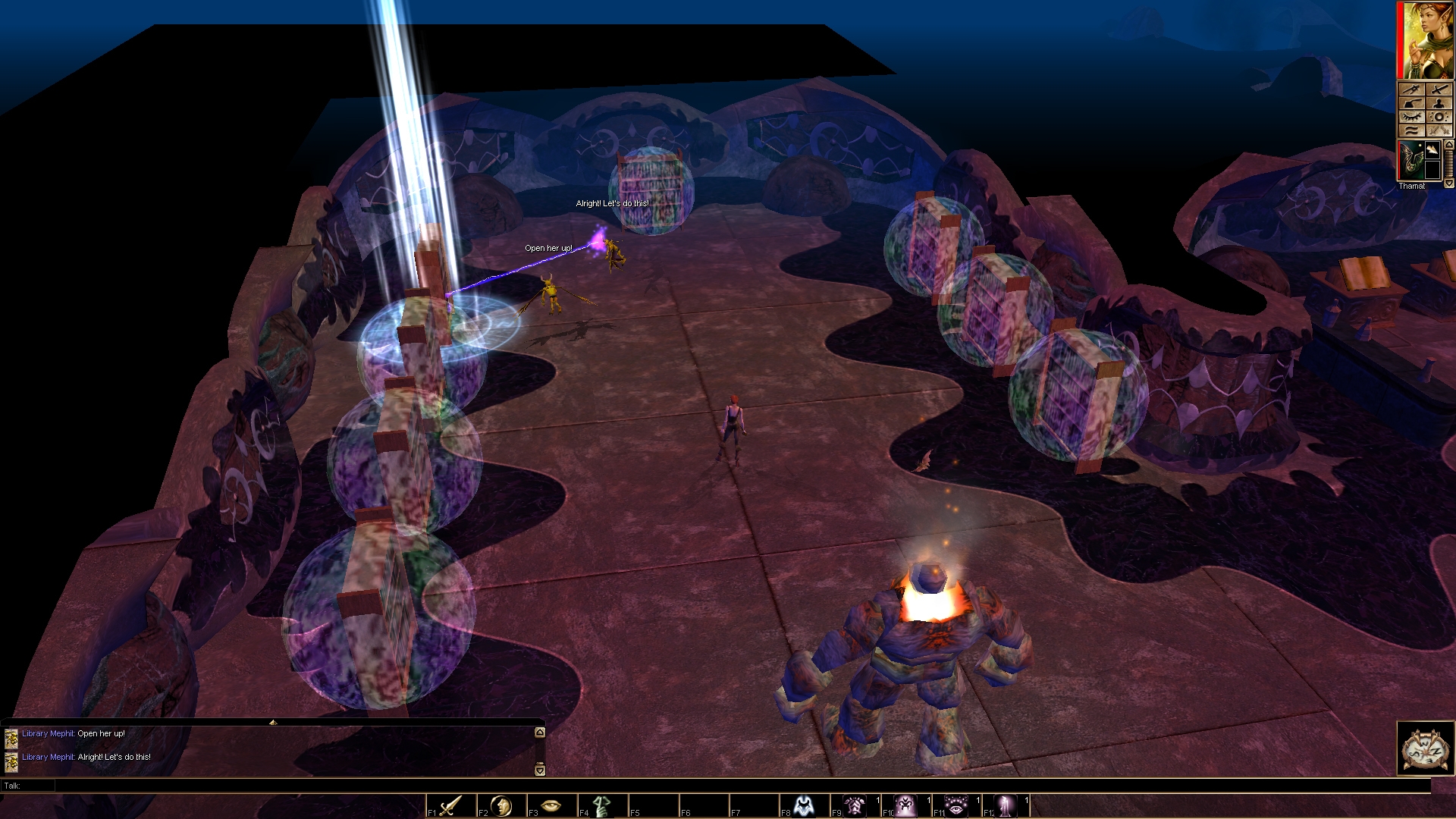
Task: Open the person silhouette panel button
Action: tap(1439, 103)
